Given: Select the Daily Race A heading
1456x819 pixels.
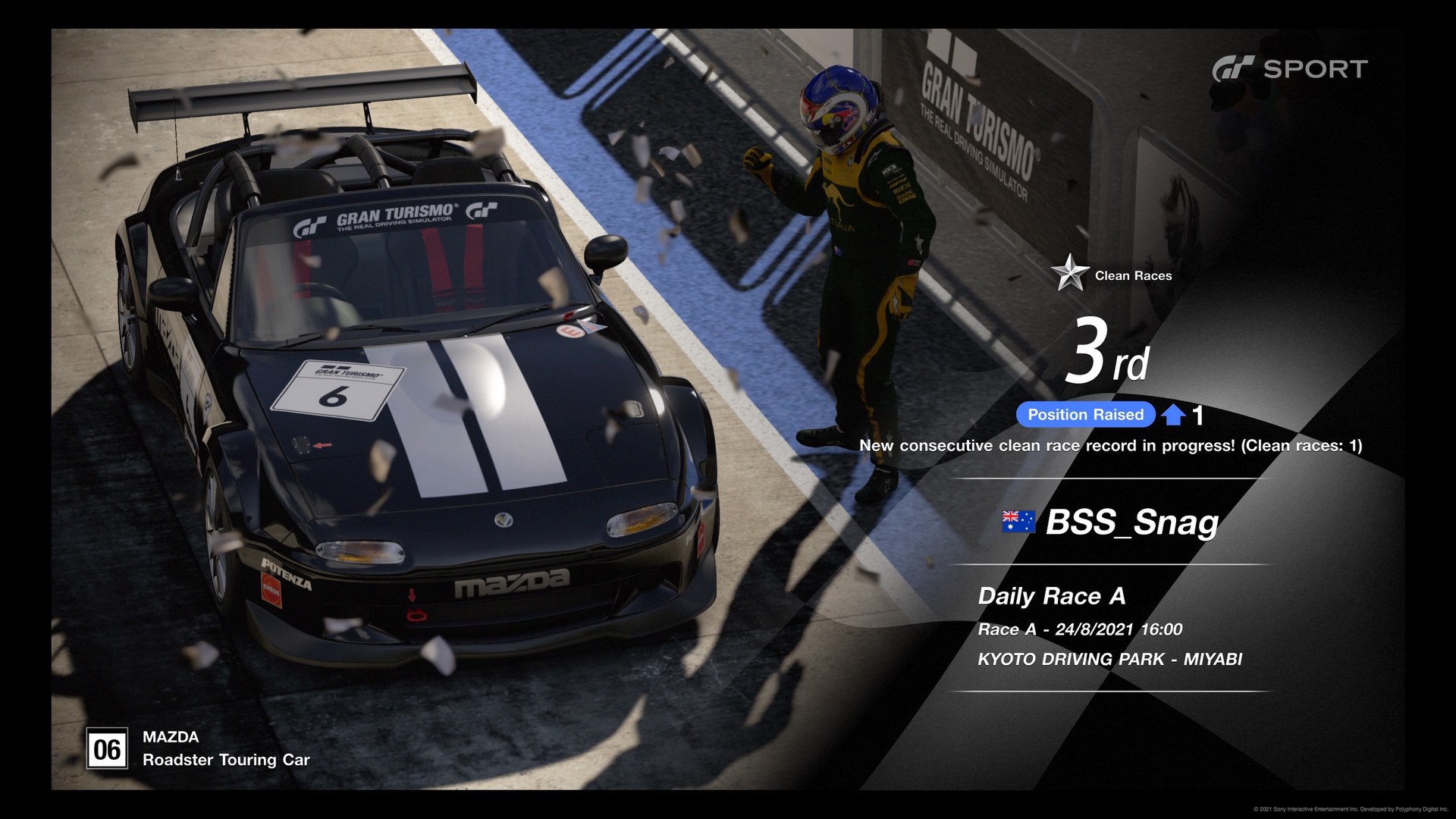Looking at the screenshot, I should point(1053,597).
